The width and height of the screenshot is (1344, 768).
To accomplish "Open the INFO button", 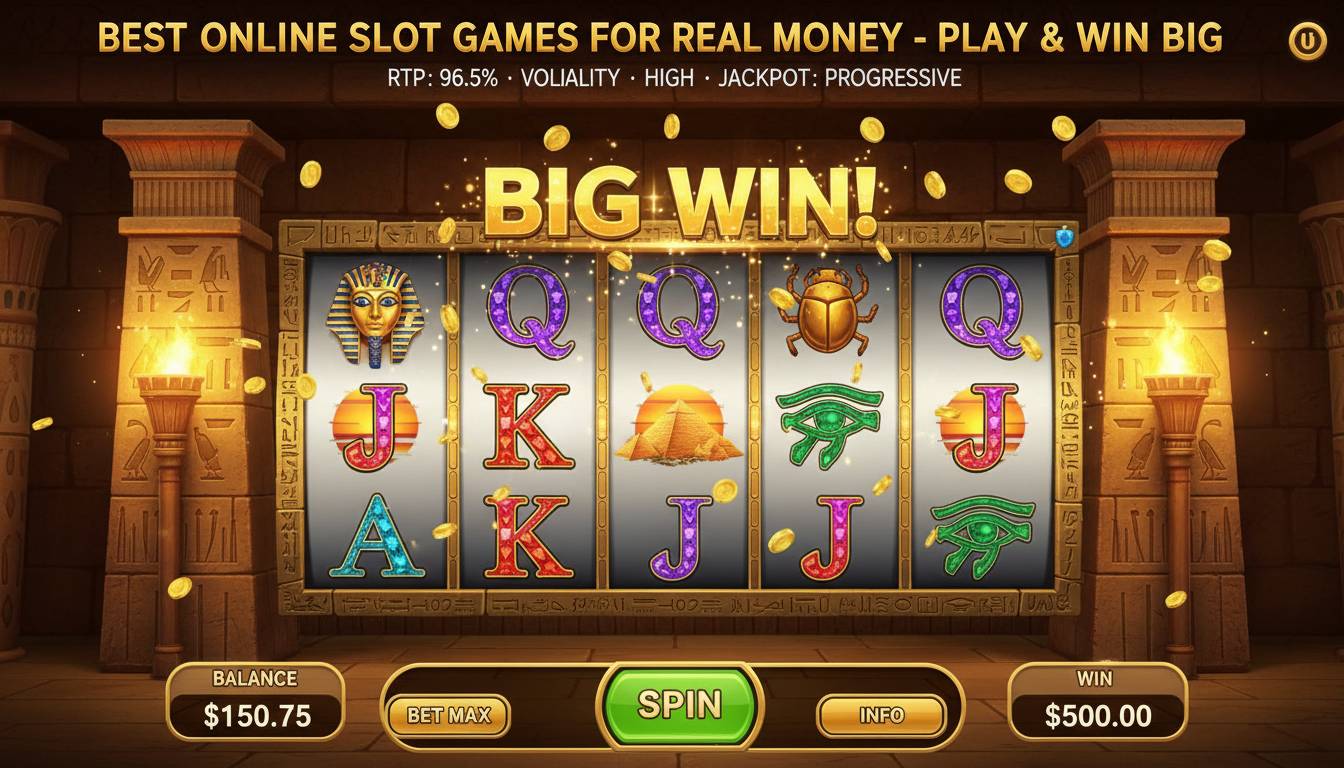I will (x=884, y=715).
